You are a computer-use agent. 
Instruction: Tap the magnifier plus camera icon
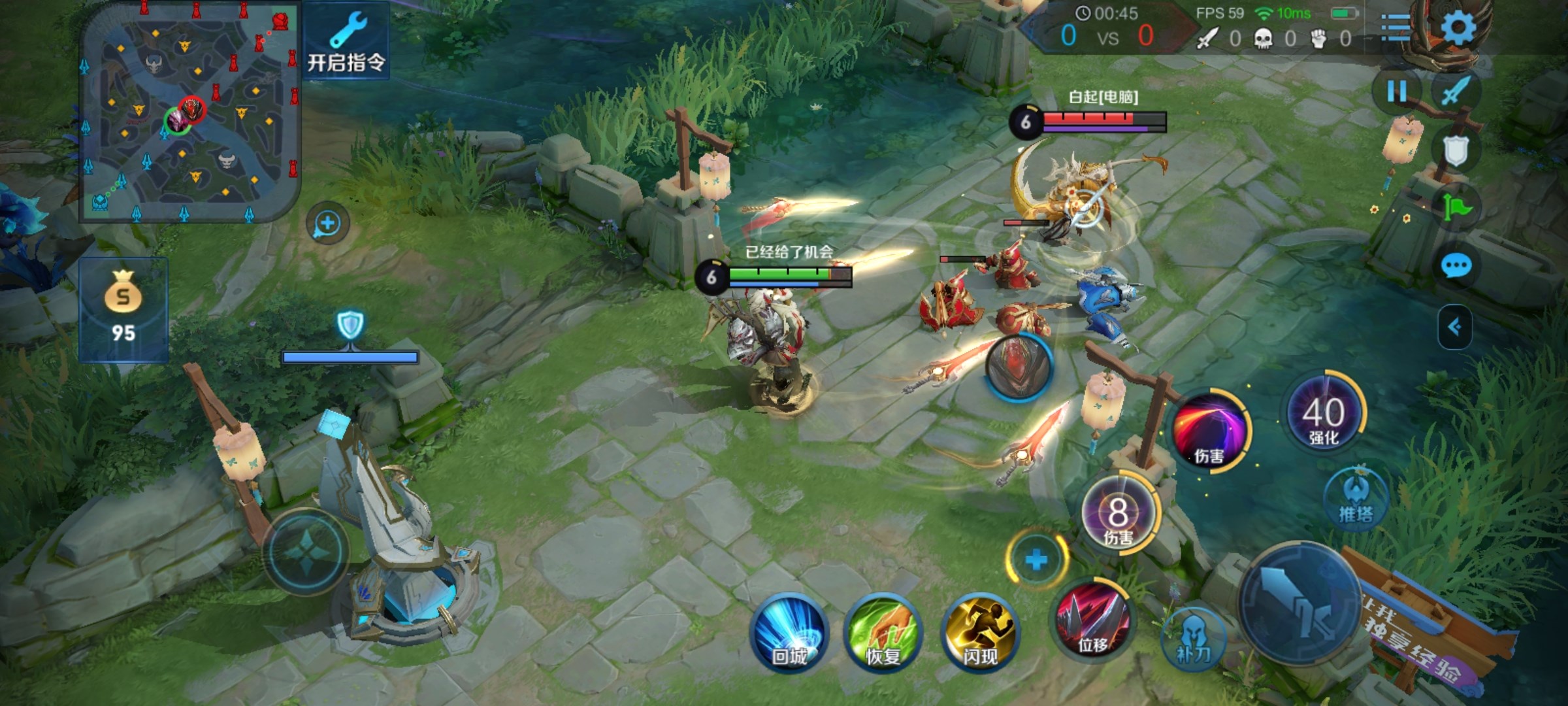[x=327, y=224]
